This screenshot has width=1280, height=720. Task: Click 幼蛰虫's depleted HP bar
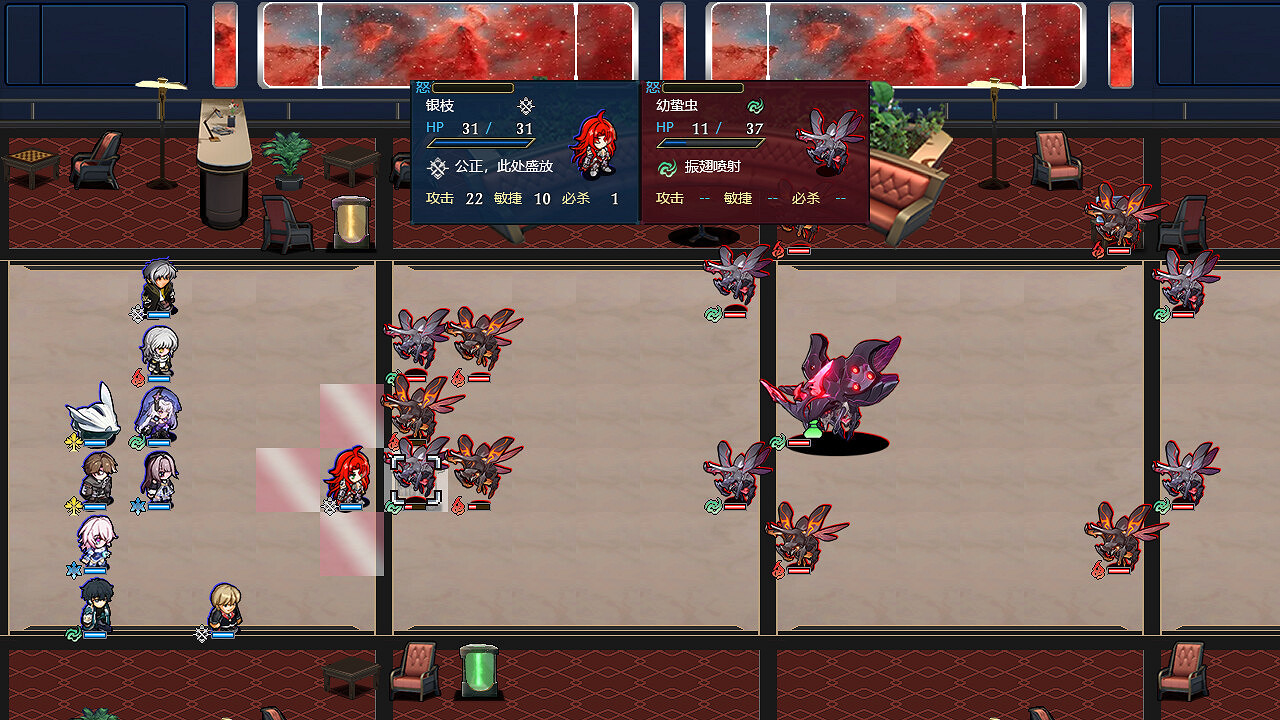pyautogui.click(x=707, y=143)
